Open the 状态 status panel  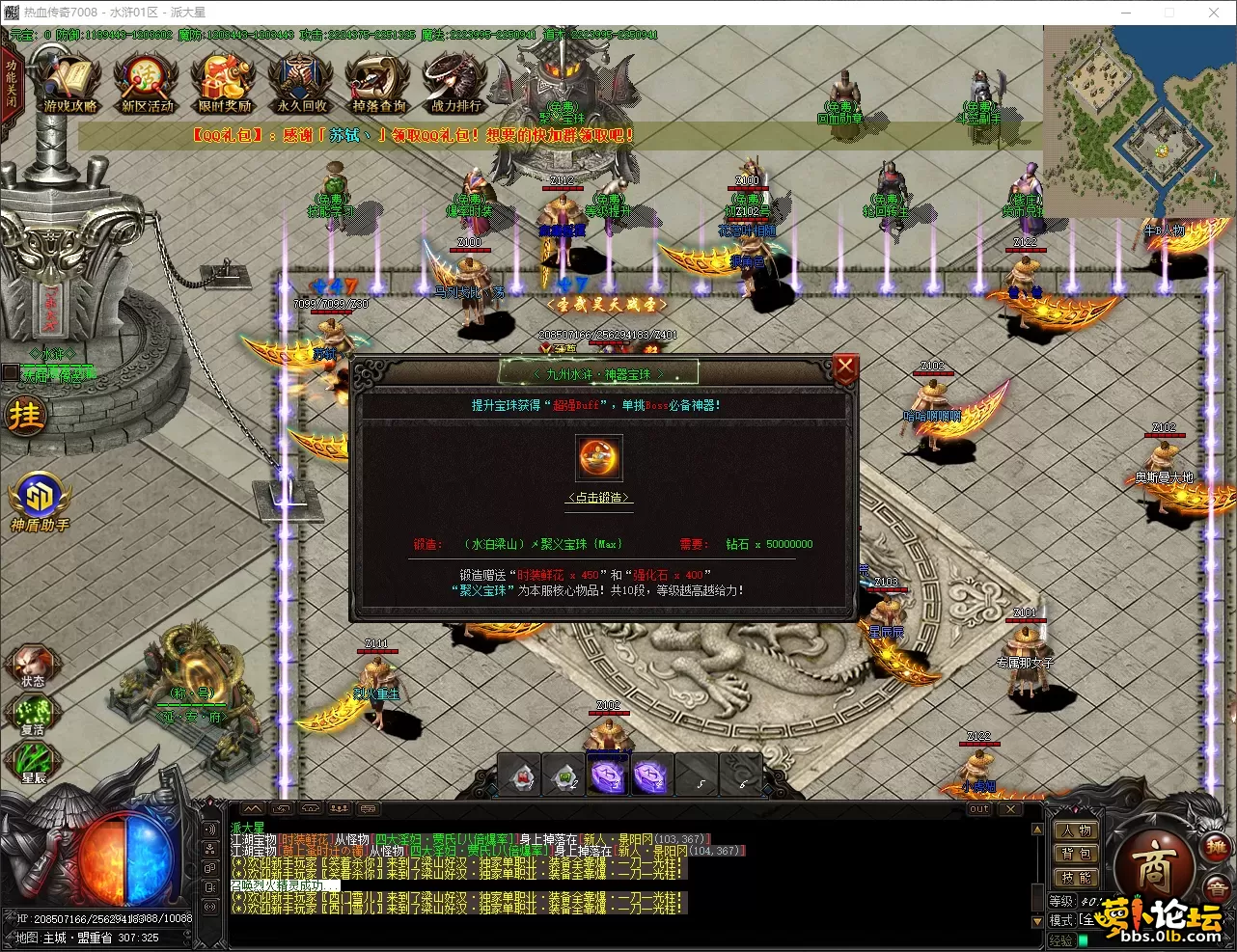[x=33, y=666]
